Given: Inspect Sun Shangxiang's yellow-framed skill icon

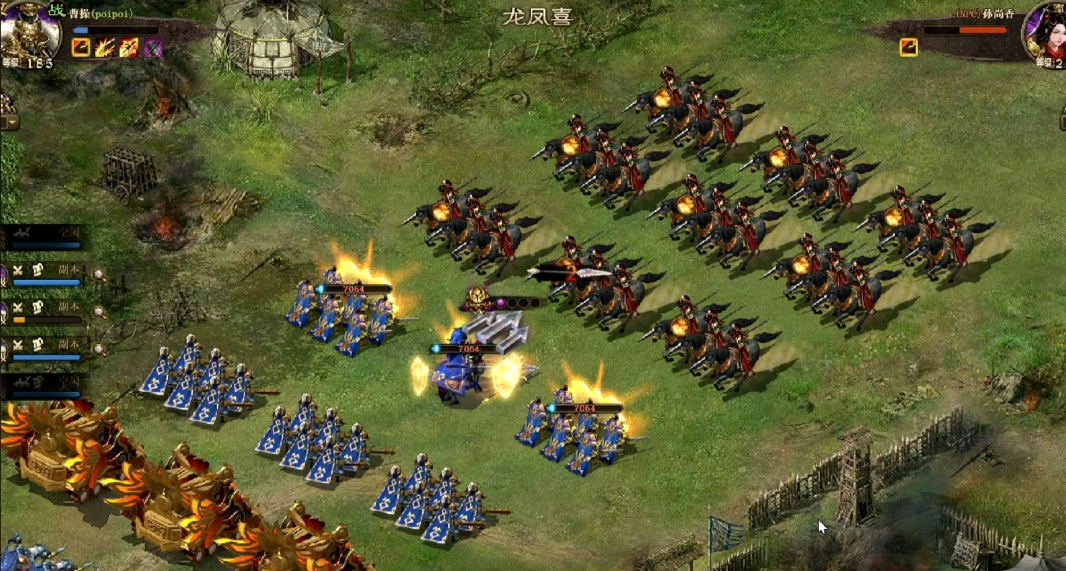Looking at the screenshot, I should pyautogui.click(x=908, y=47).
